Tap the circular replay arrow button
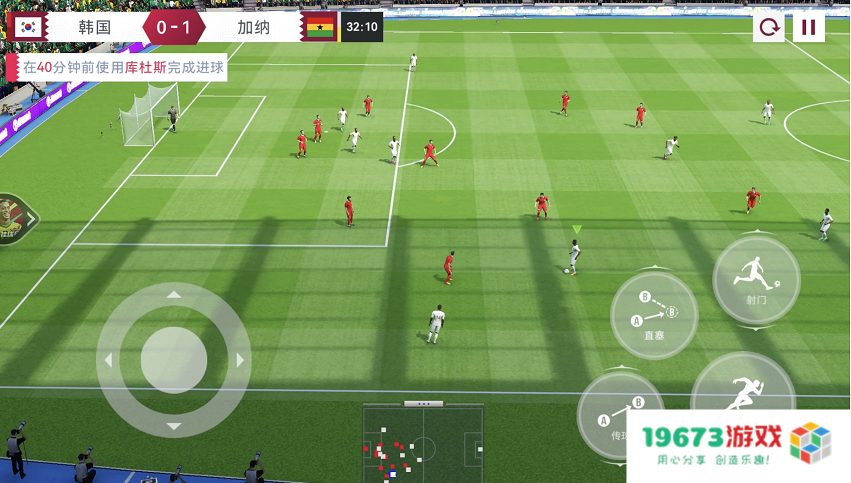This screenshot has height=483, width=851. tap(768, 27)
